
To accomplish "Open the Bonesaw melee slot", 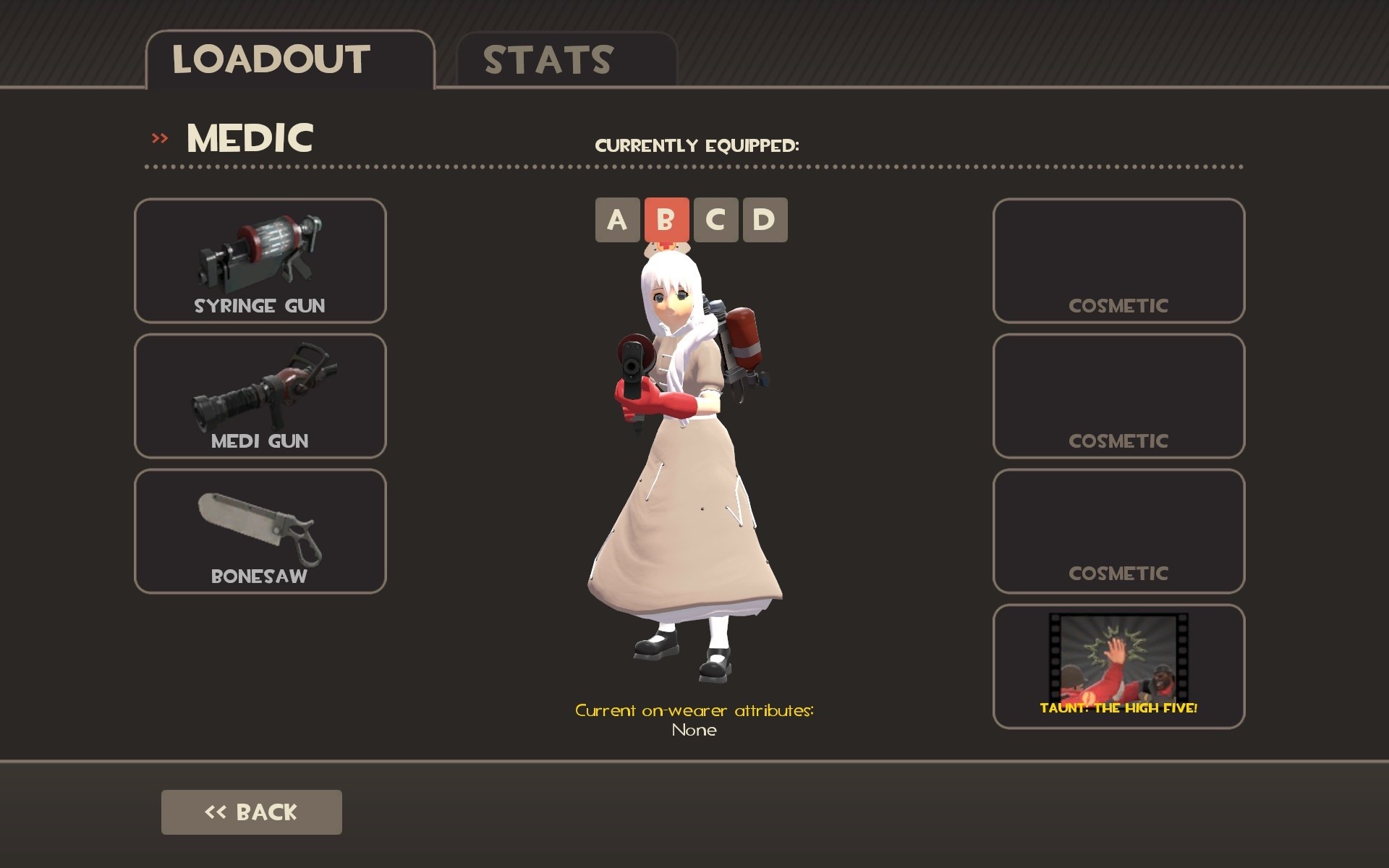I will pos(260,530).
